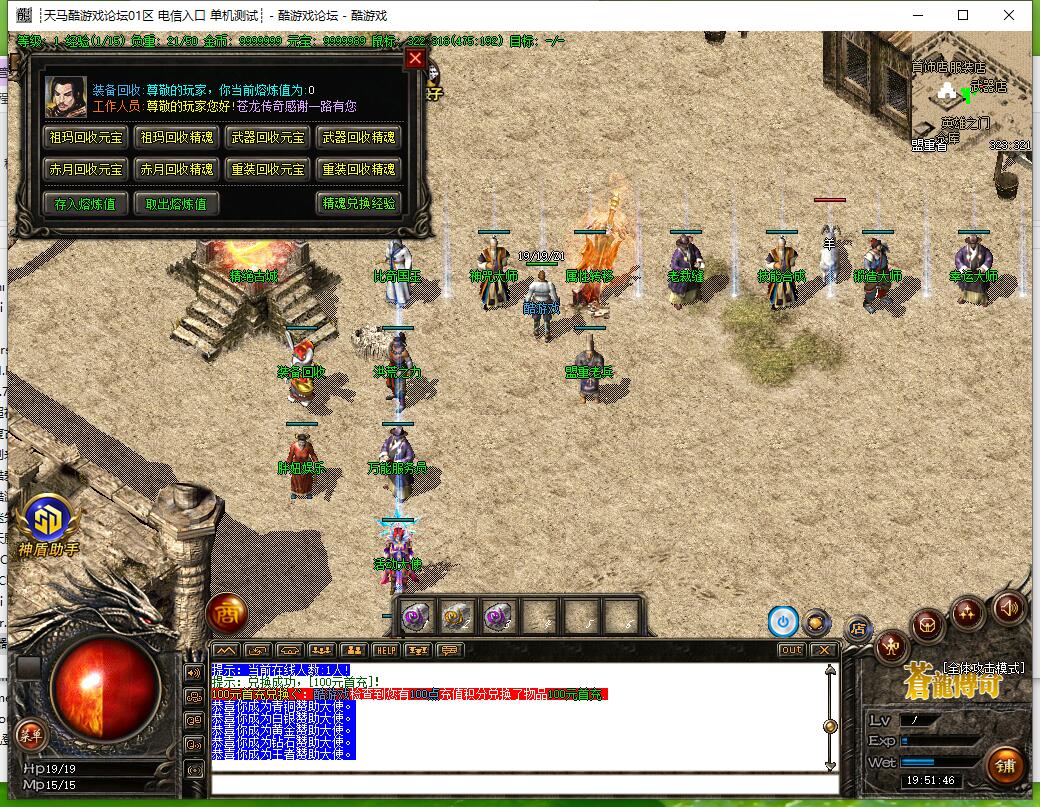The height and width of the screenshot is (807, 1040).
Task: Click the blue power icon
Action: click(782, 621)
